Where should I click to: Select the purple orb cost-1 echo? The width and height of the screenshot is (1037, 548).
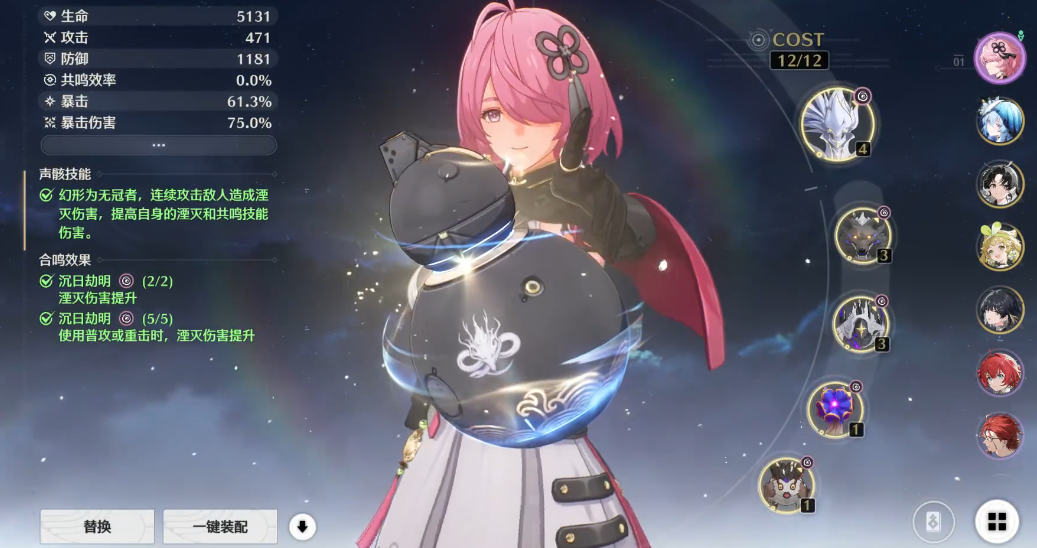(x=836, y=408)
